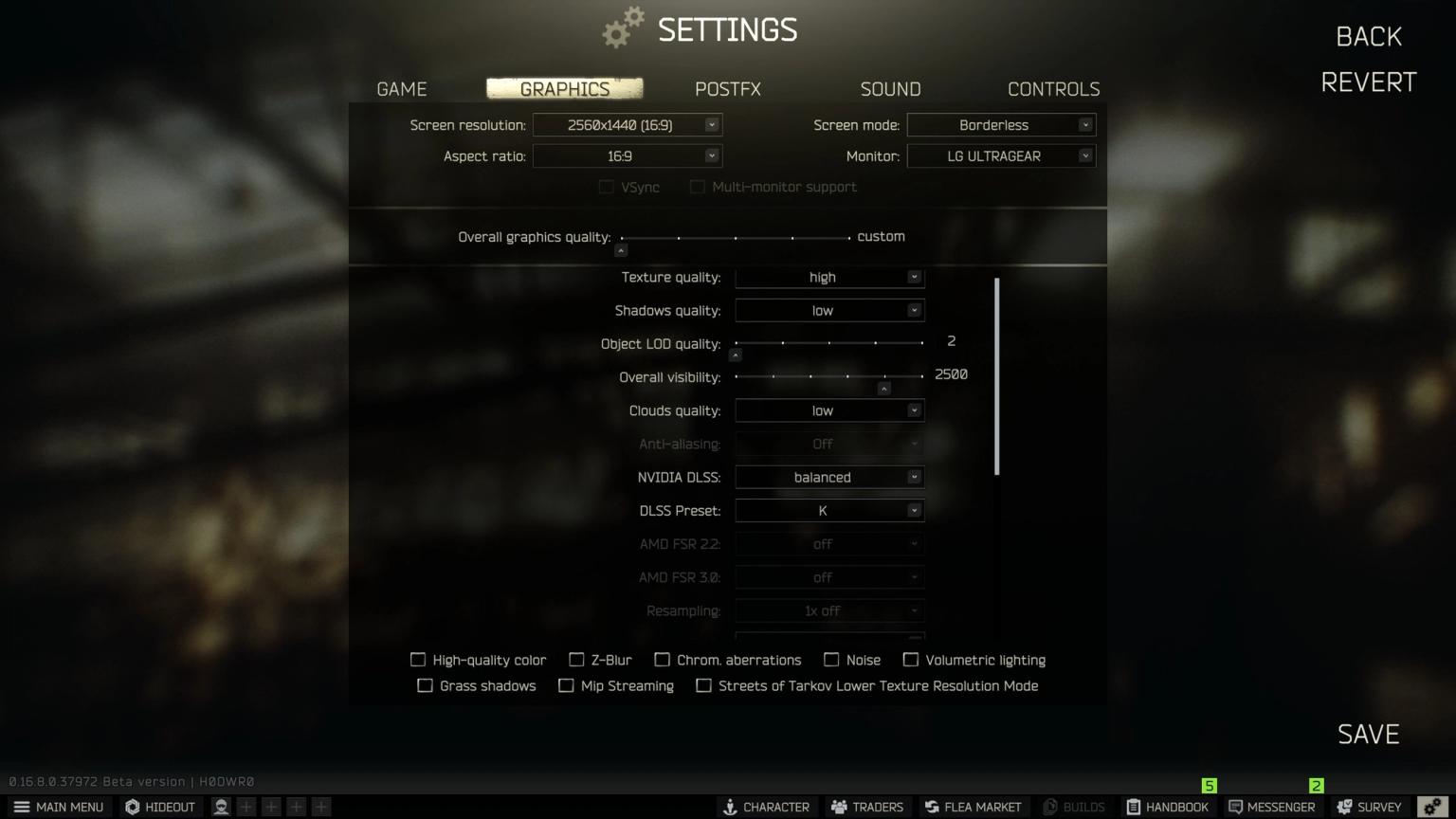Open the FLEA MARKET
Viewport: 1456px width, 819px height.
coord(973,807)
